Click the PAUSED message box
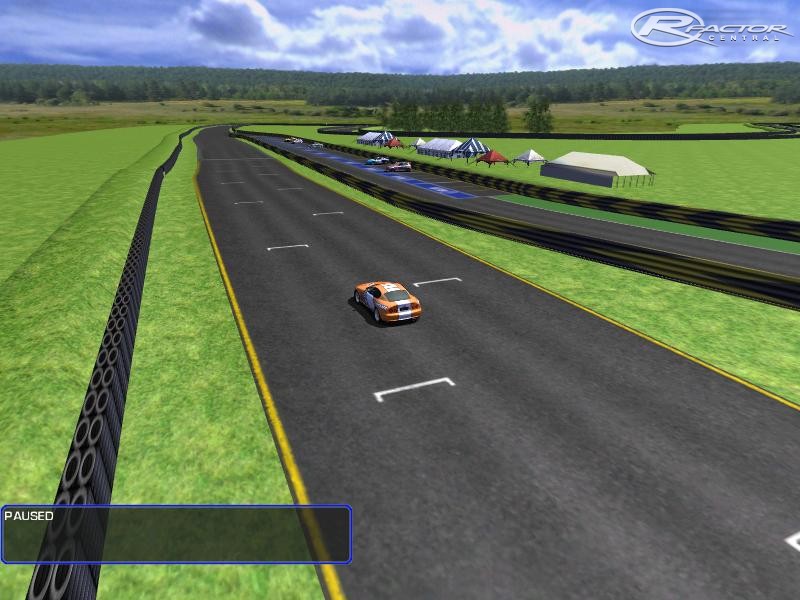The image size is (800, 600). [x=176, y=534]
